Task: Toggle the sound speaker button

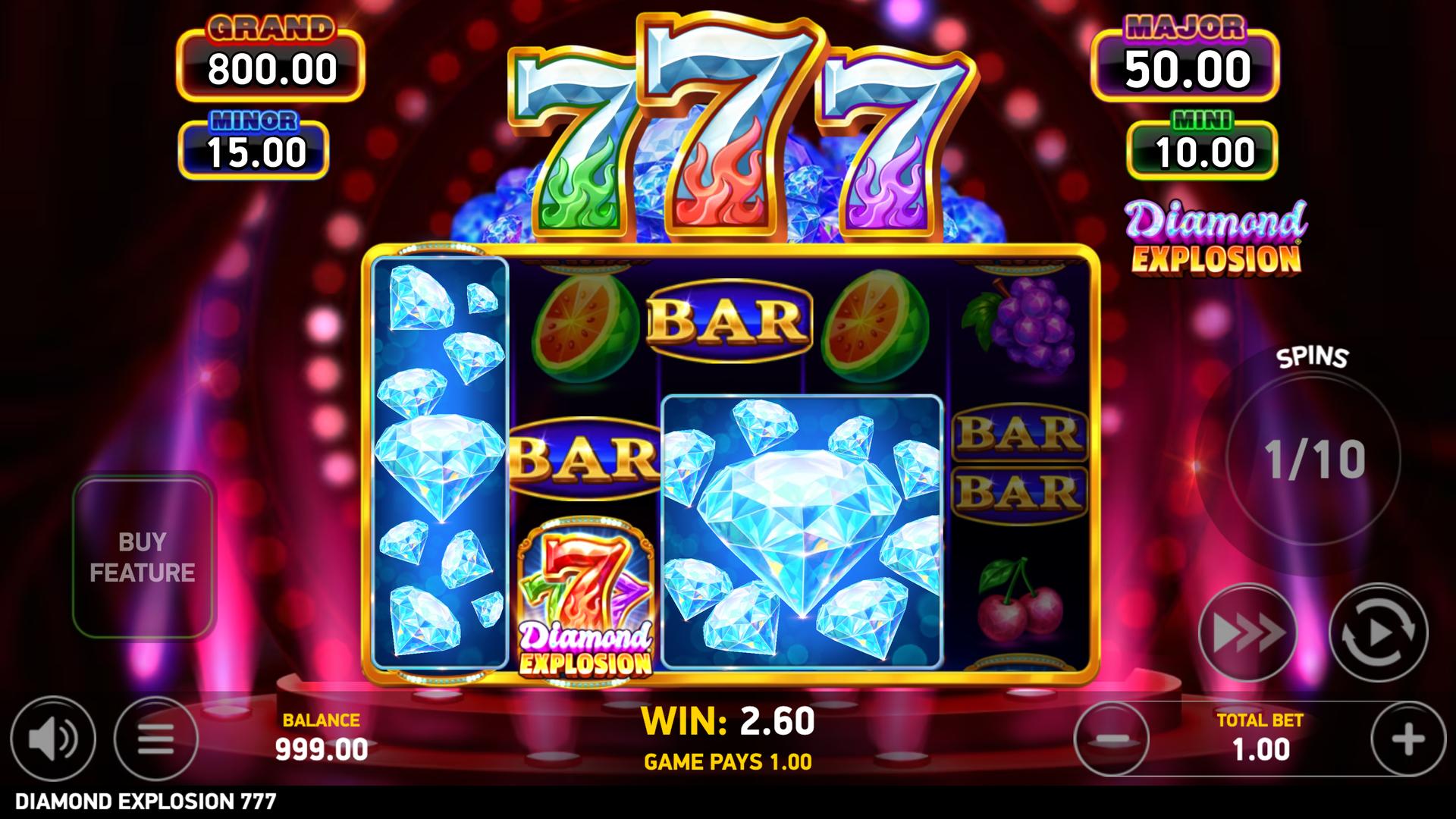Action: (53, 738)
